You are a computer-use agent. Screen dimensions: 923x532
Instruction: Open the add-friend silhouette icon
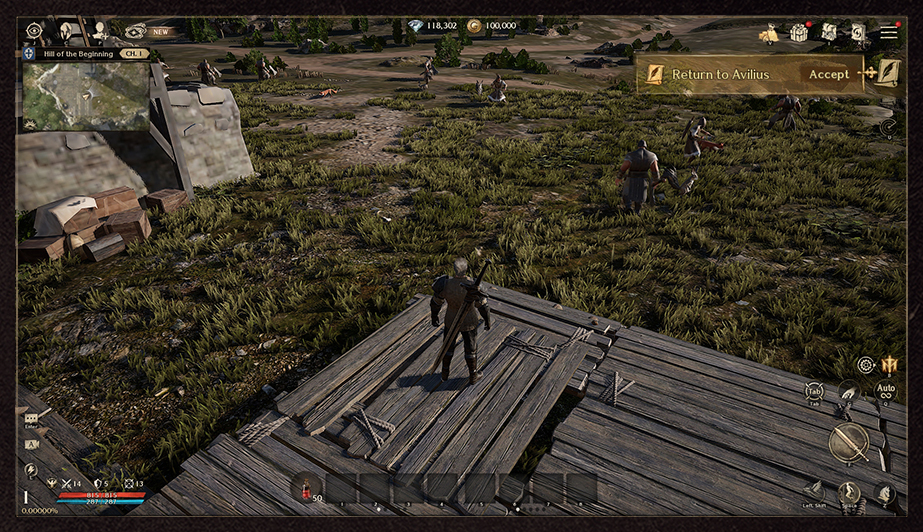pos(101,31)
